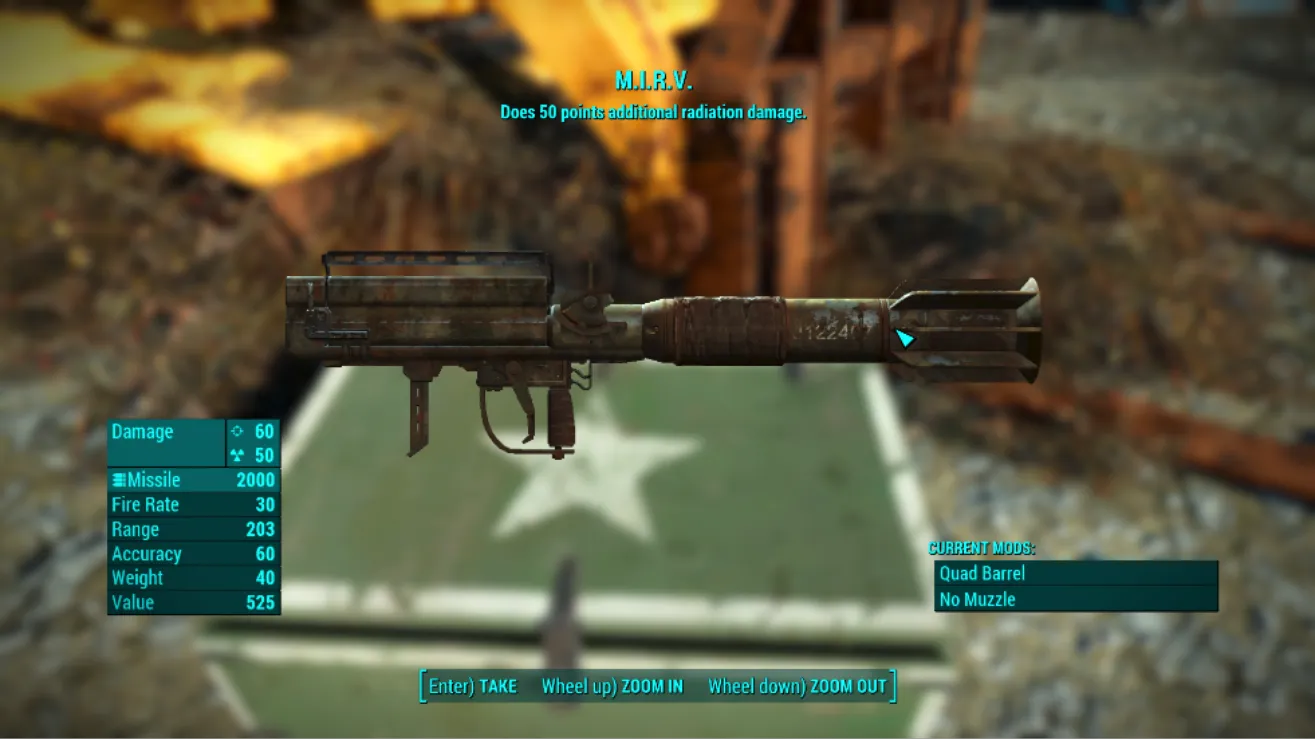Select the No Muzzle mod row

point(1076,600)
